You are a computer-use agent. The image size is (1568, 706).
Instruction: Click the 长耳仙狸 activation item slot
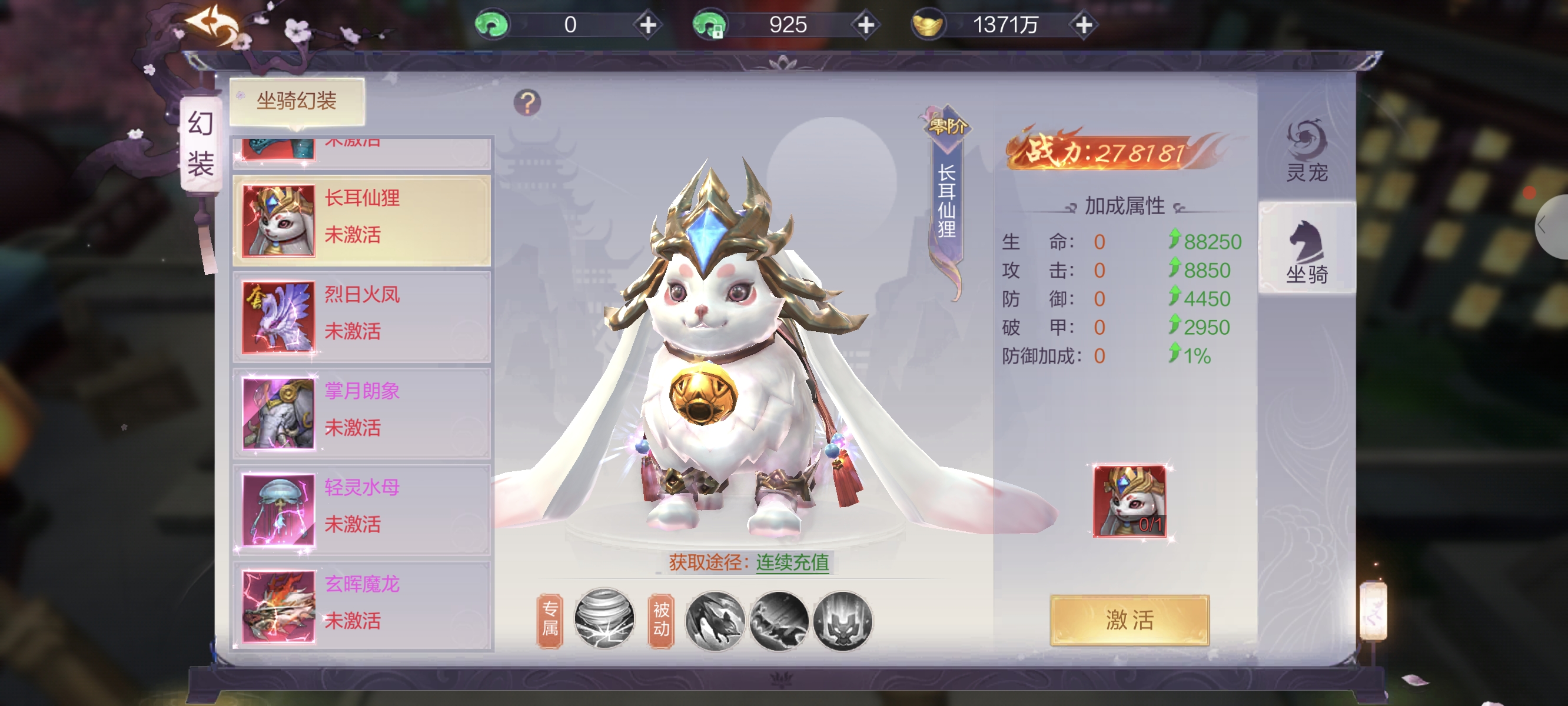tap(1129, 501)
